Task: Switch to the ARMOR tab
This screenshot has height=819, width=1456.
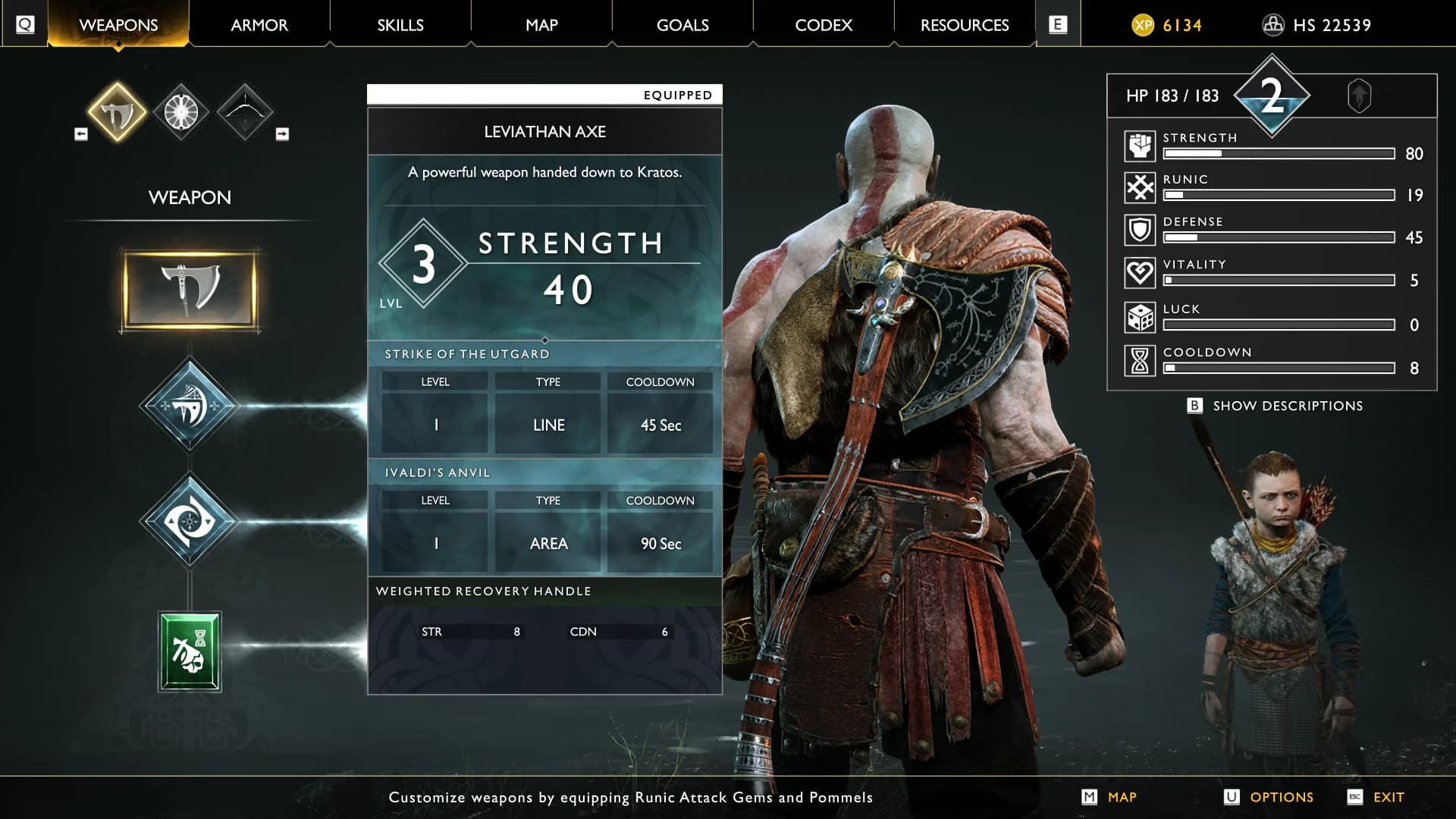Action: point(259,24)
